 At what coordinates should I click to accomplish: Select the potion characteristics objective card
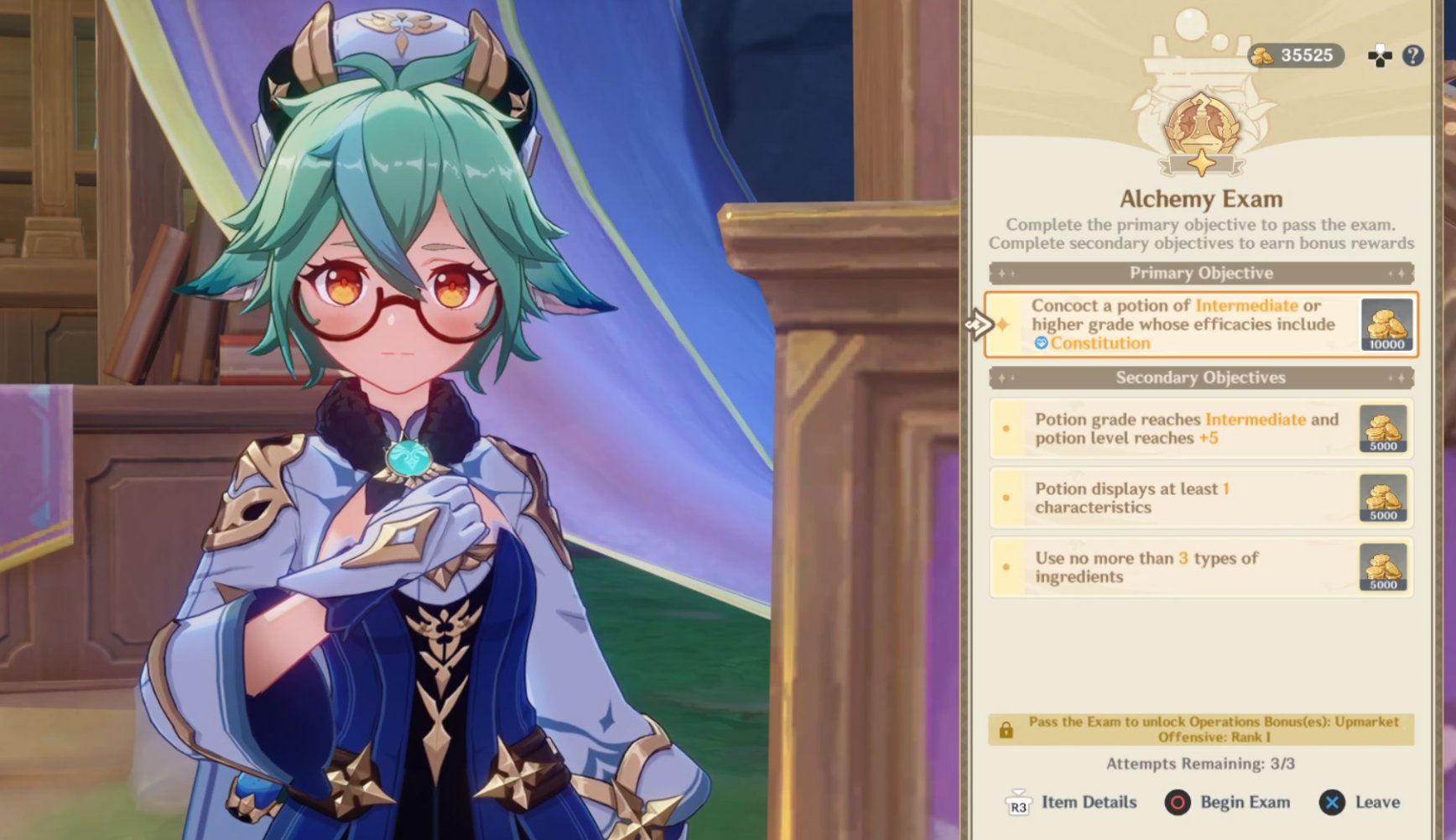coord(1198,498)
